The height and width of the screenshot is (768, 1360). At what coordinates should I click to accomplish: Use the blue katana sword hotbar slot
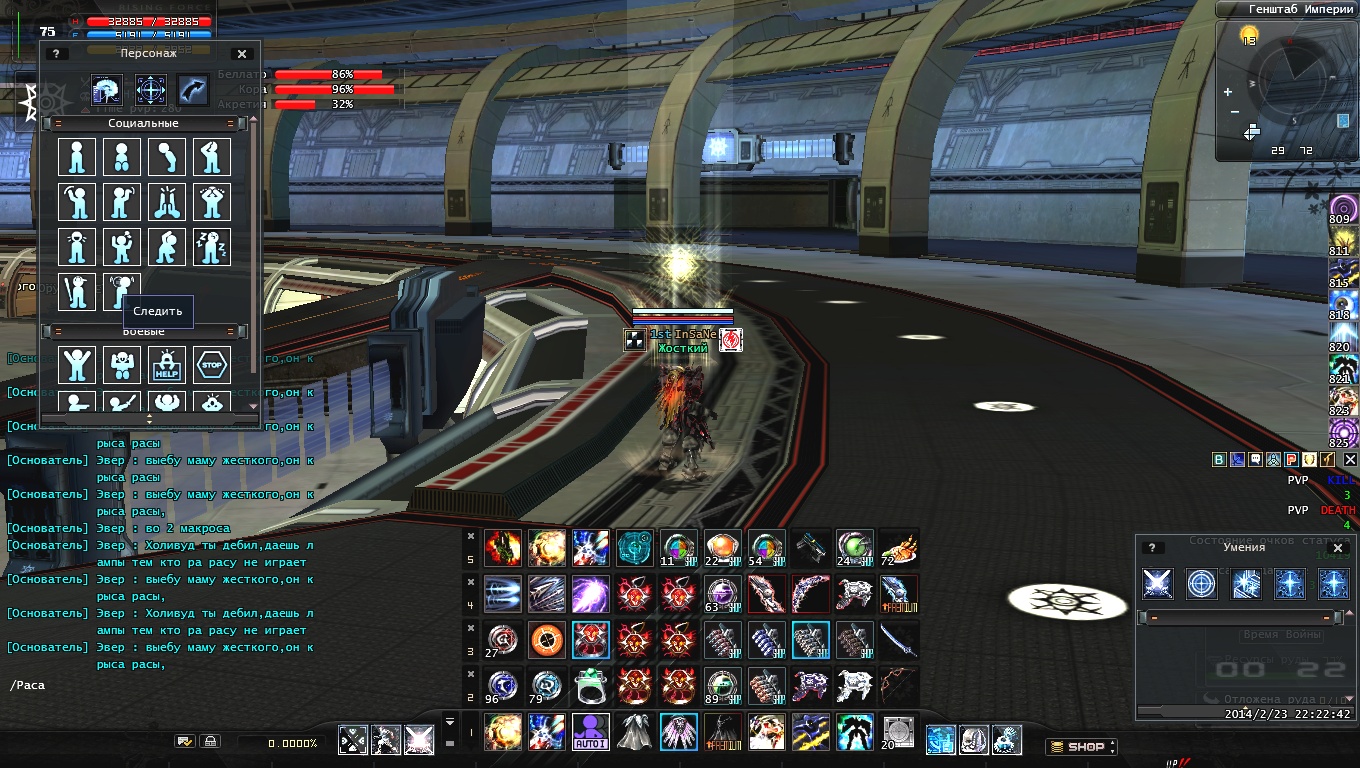pyautogui.click(x=899, y=640)
